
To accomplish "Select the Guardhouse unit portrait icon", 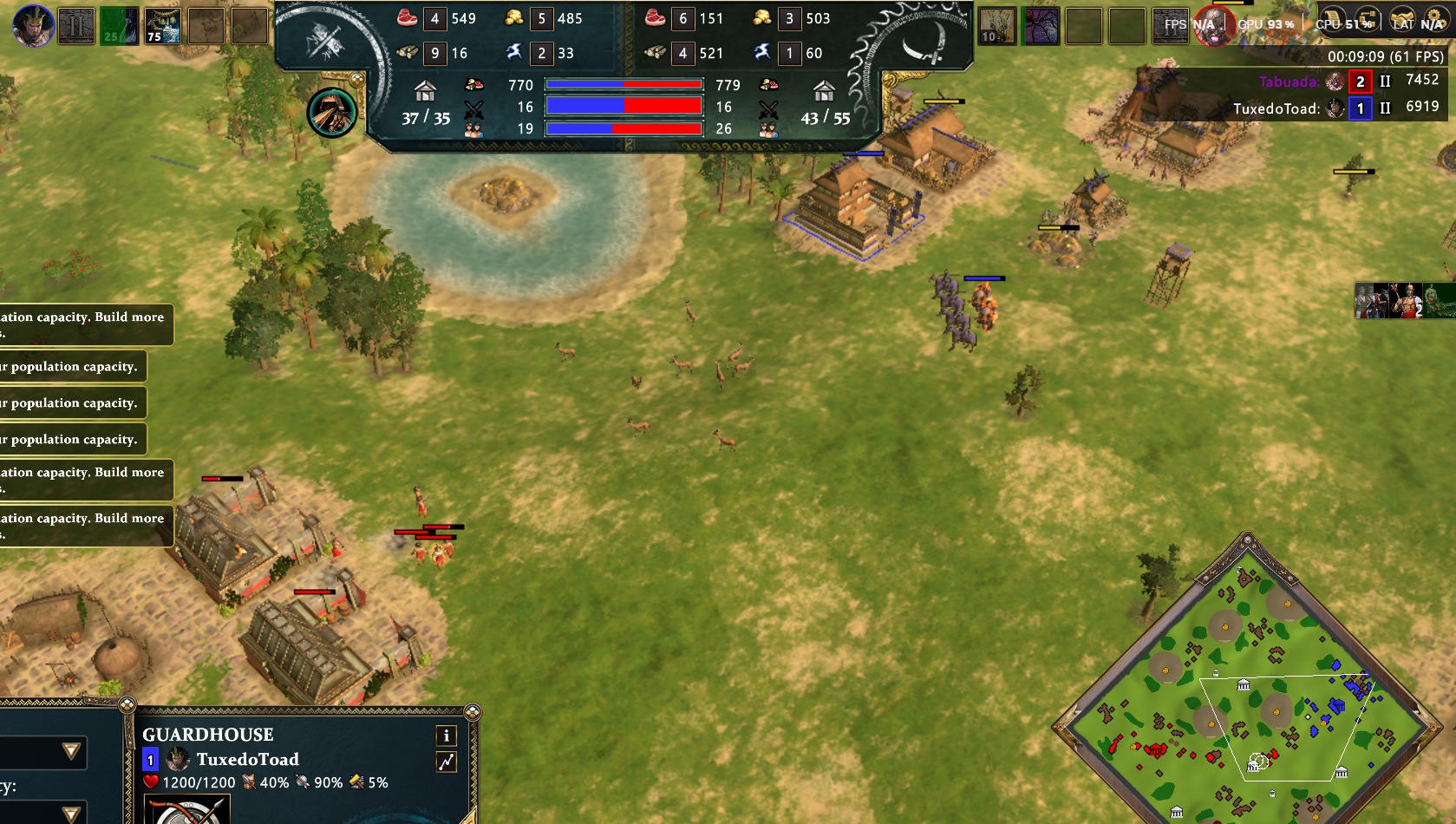I will [188, 811].
